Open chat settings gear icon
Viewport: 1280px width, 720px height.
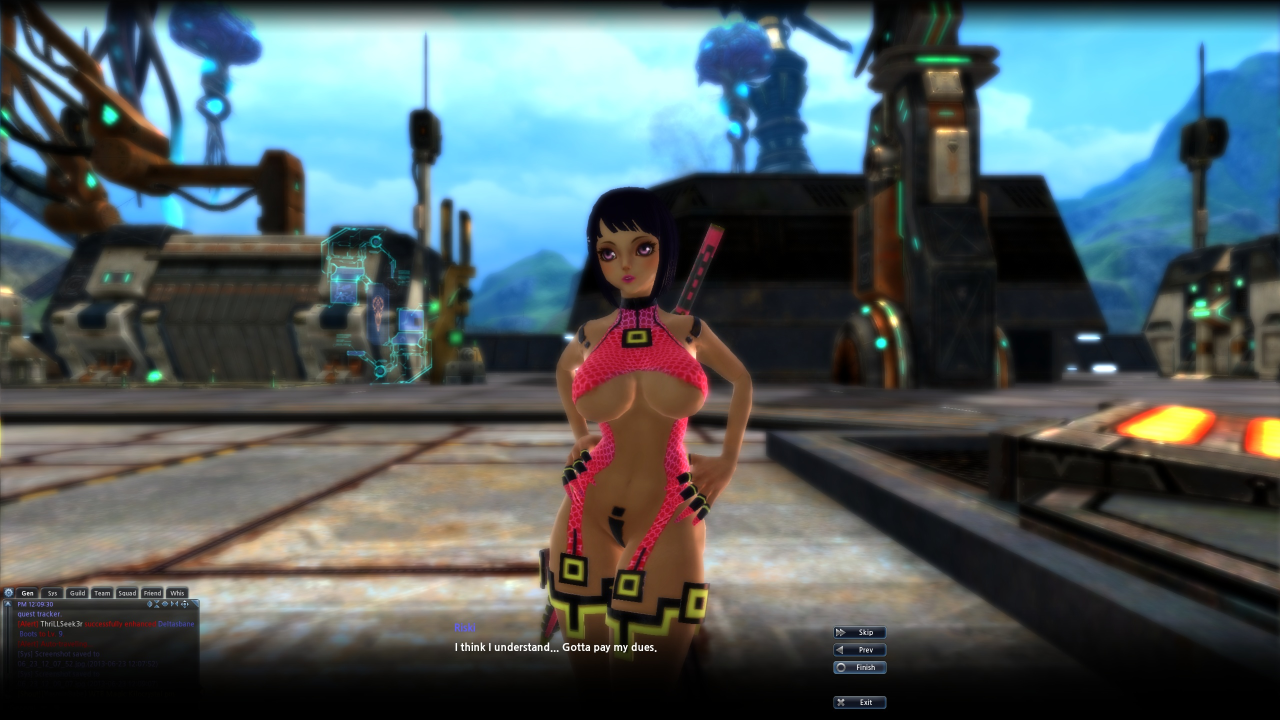(x=9, y=593)
